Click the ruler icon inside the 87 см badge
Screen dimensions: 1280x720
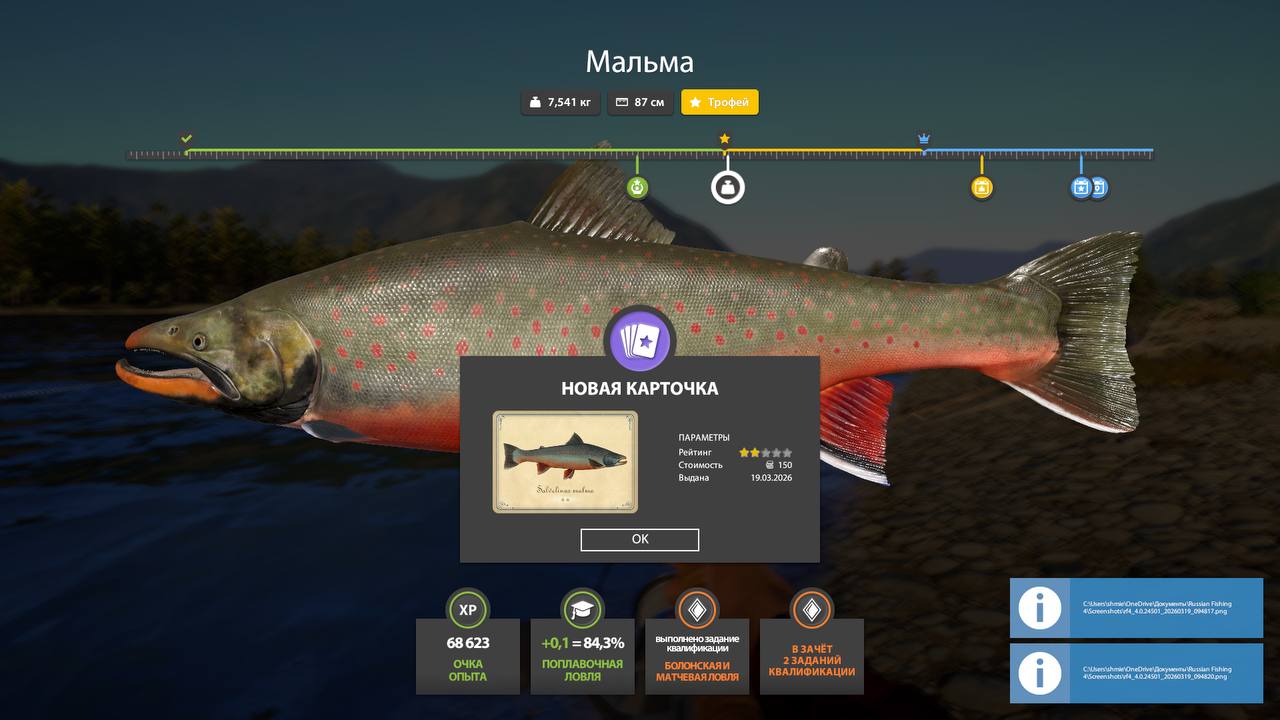pyautogui.click(x=621, y=102)
